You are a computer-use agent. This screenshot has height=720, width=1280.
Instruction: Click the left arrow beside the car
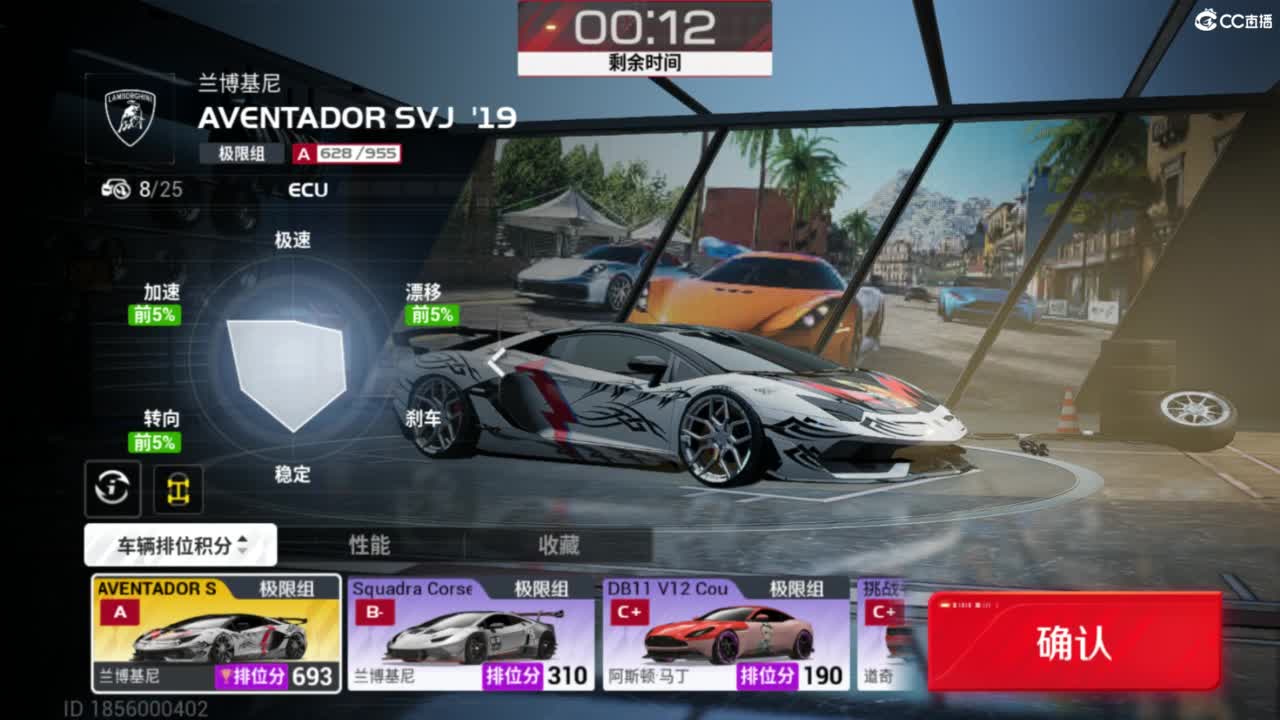click(x=495, y=362)
